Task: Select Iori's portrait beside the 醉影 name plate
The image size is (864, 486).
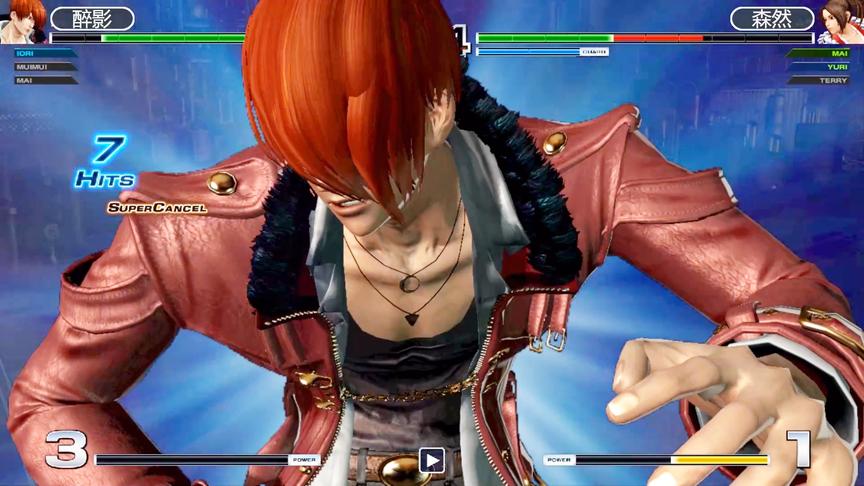Action: pos(22,20)
